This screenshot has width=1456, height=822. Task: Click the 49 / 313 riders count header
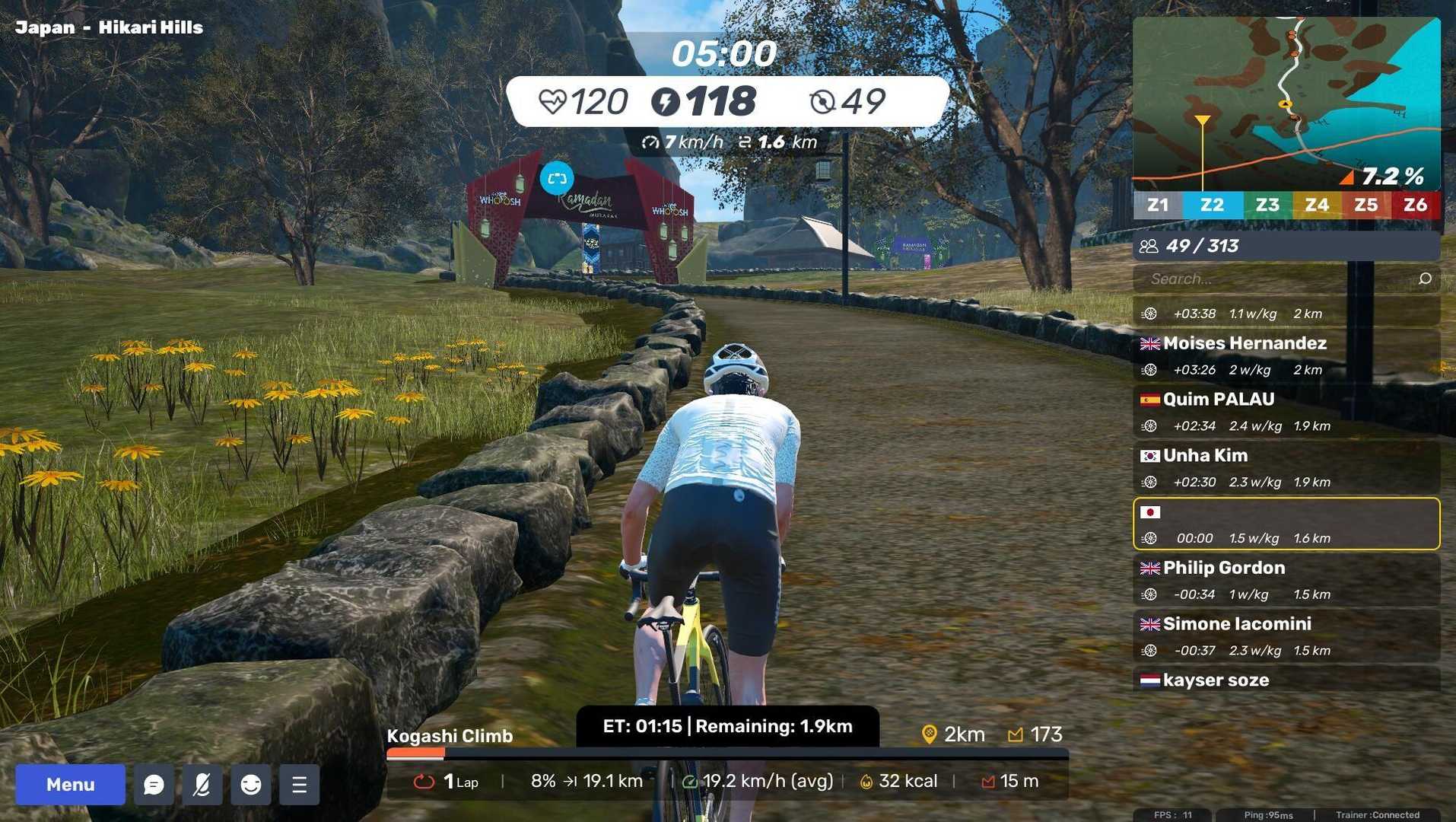[1286, 246]
